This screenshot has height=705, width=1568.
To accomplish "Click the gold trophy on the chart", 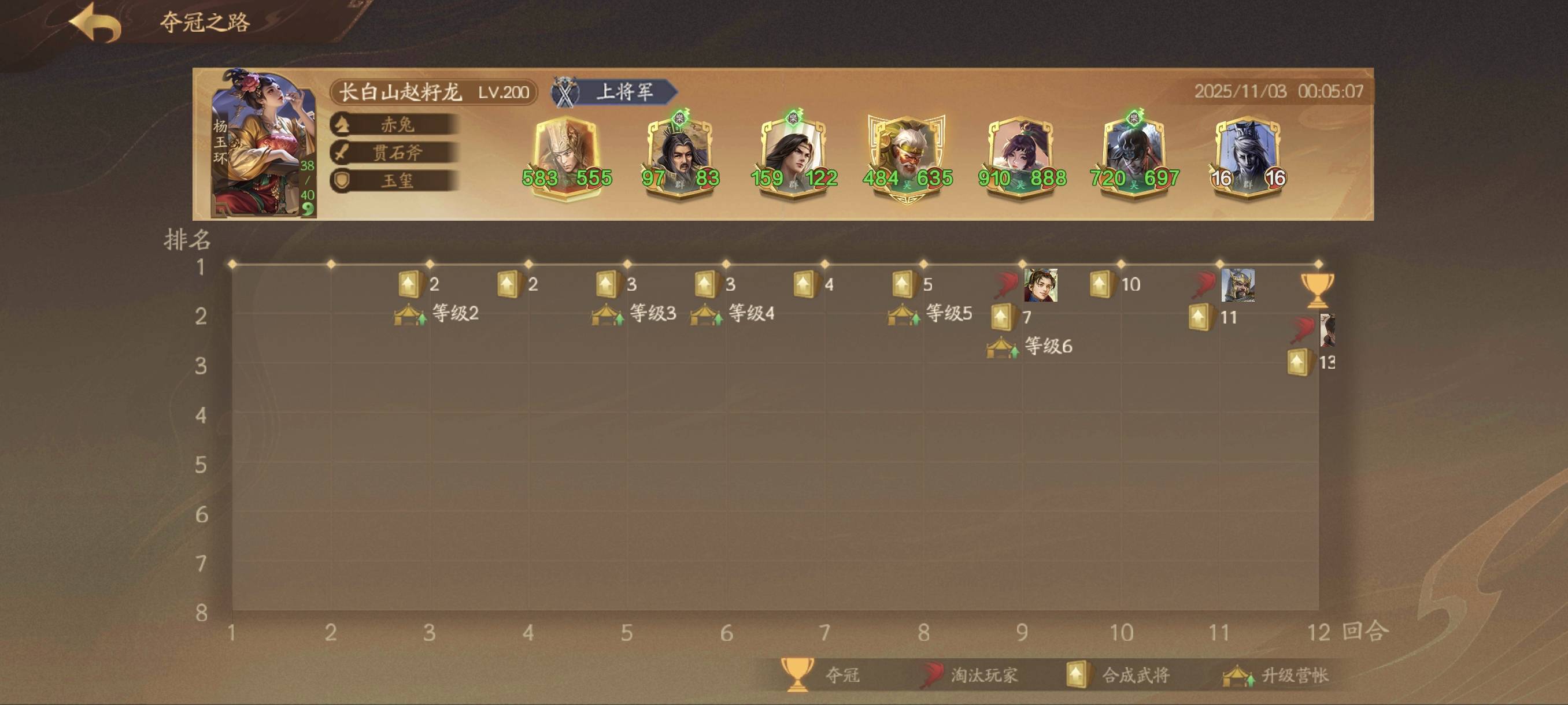I will pyautogui.click(x=1316, y=290).
